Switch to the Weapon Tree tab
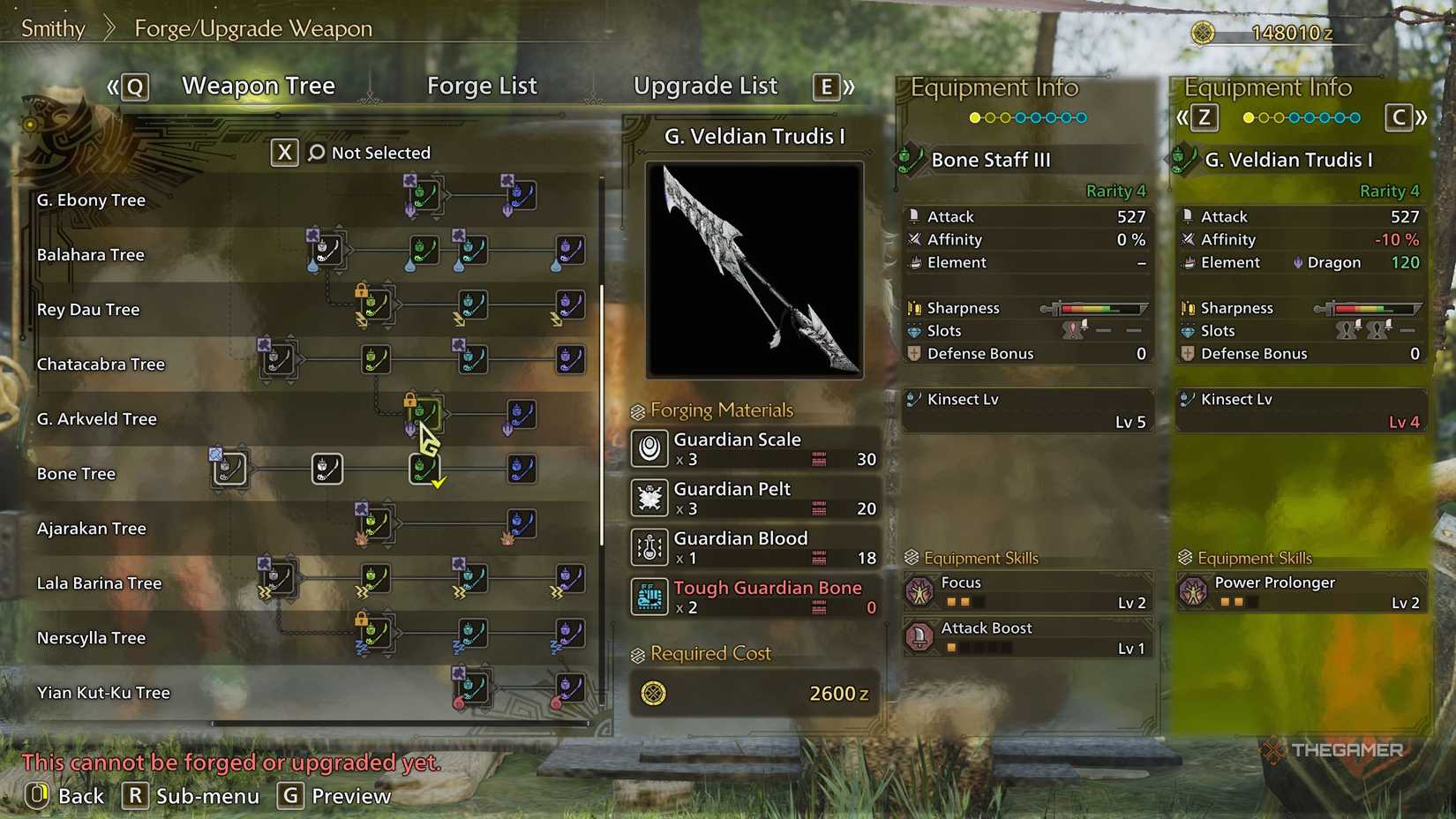 258,86
